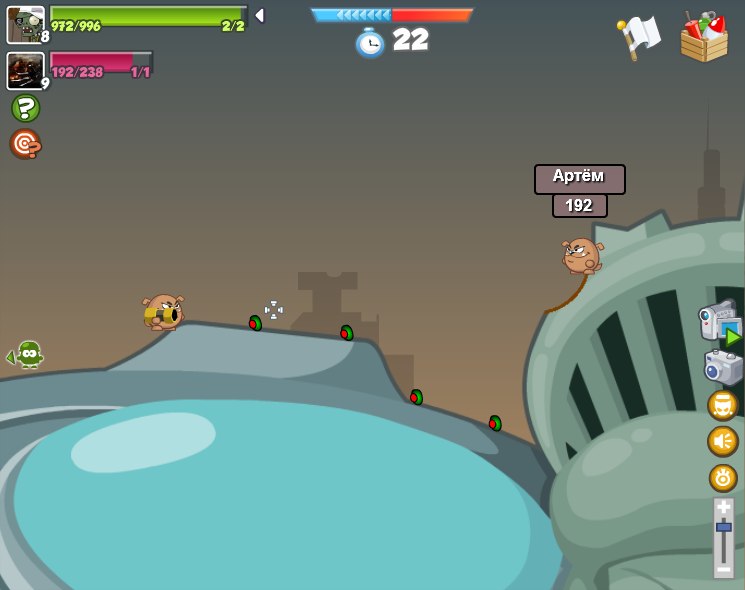Viewport: 745px width, 590px height.
Task: Click the green off-screen teammate indicator
Action: coord(27,355)
